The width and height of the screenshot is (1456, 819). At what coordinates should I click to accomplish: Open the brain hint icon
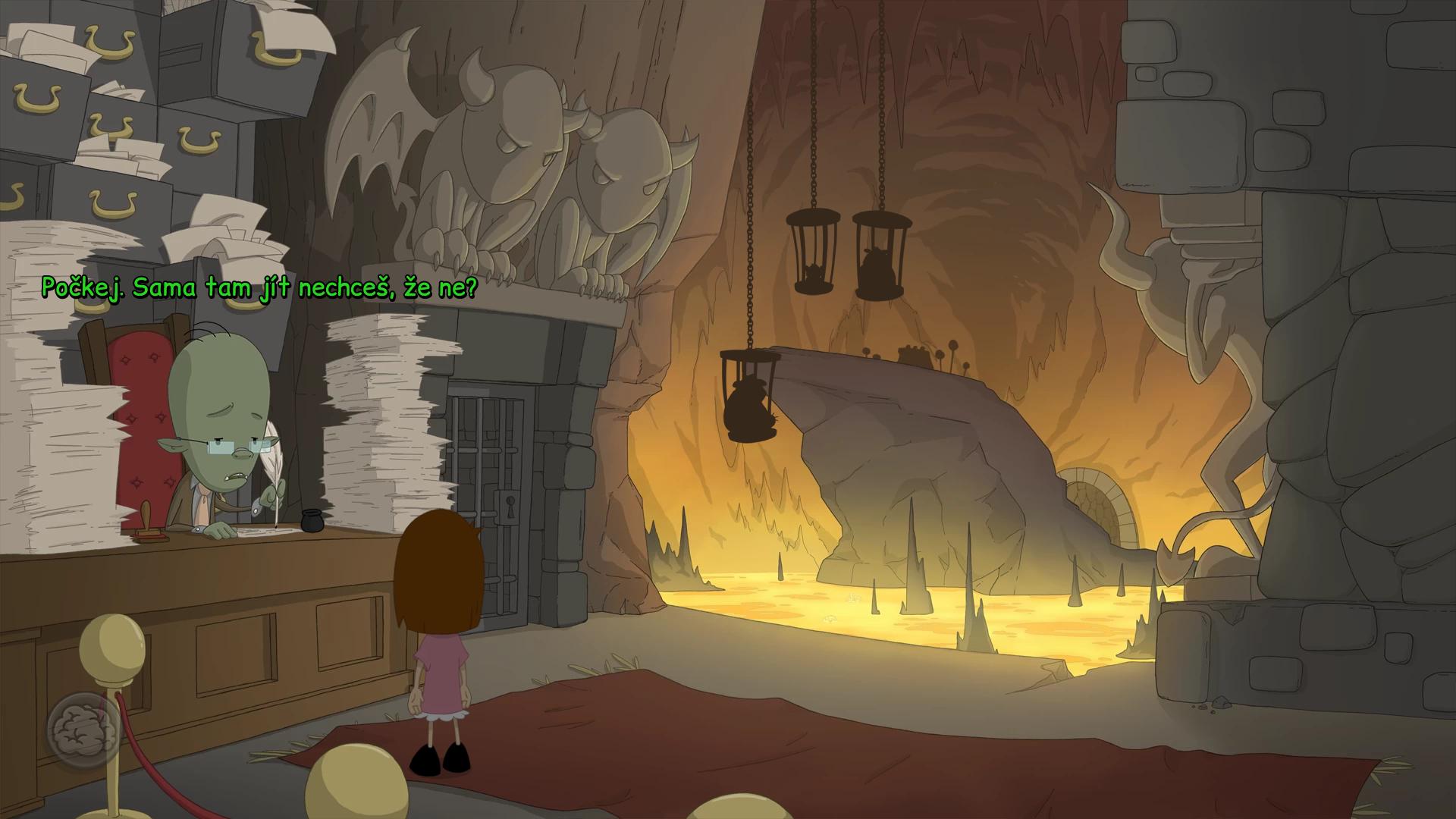(83, 730)
